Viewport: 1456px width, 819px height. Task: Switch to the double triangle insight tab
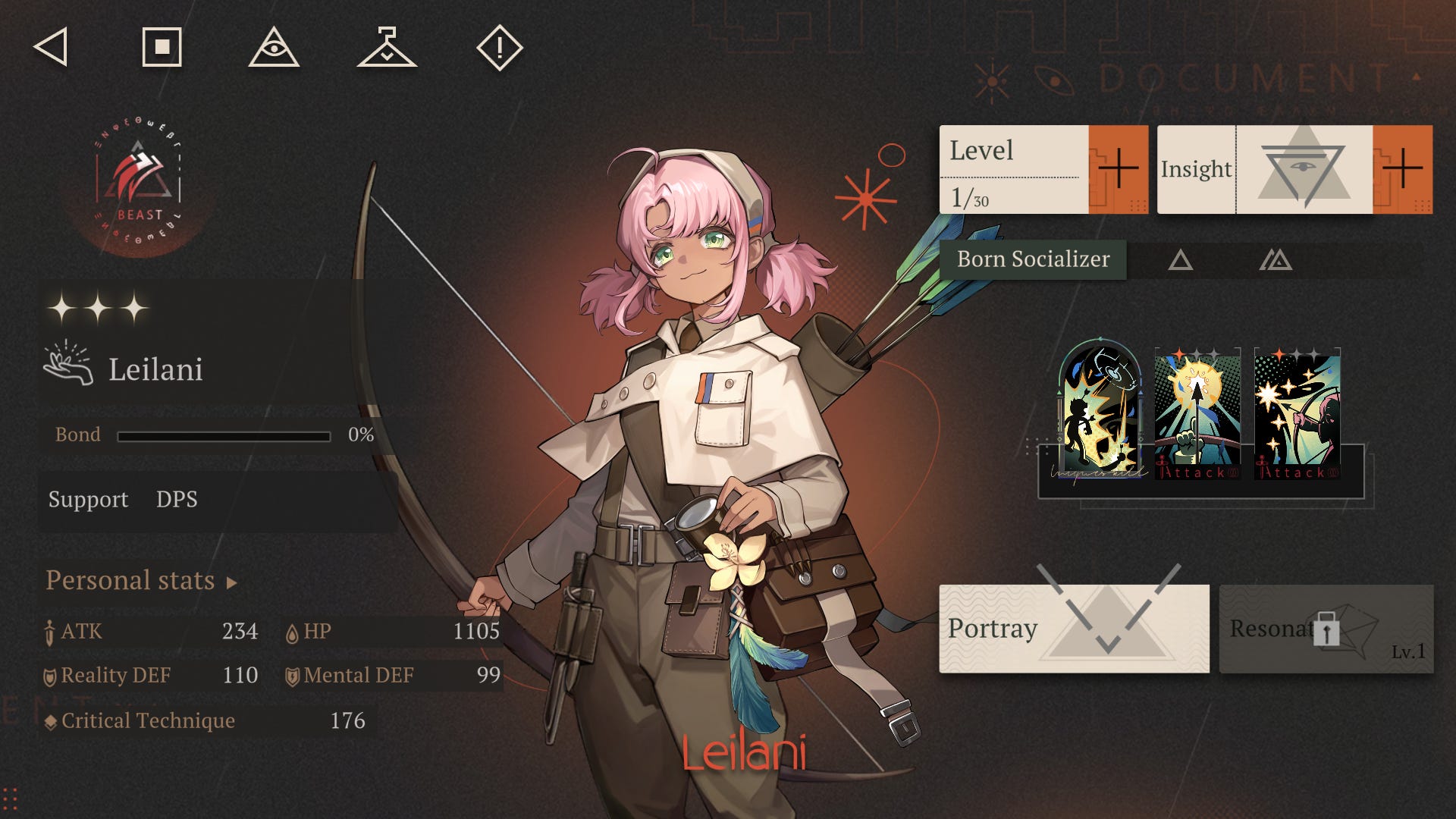(x=1276, y=261)
